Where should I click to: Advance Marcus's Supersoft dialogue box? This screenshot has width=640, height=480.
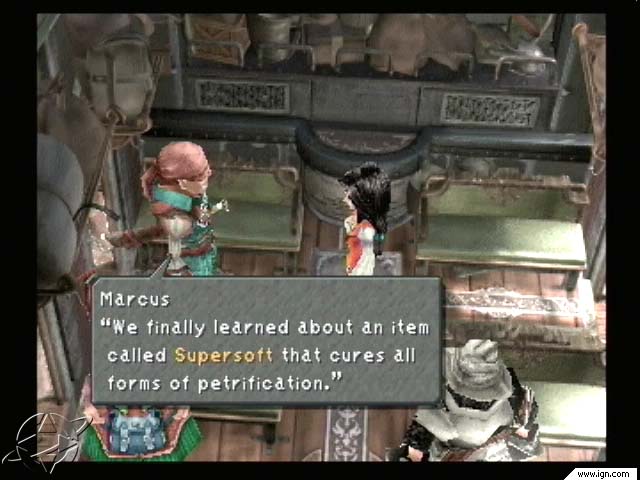266,342
